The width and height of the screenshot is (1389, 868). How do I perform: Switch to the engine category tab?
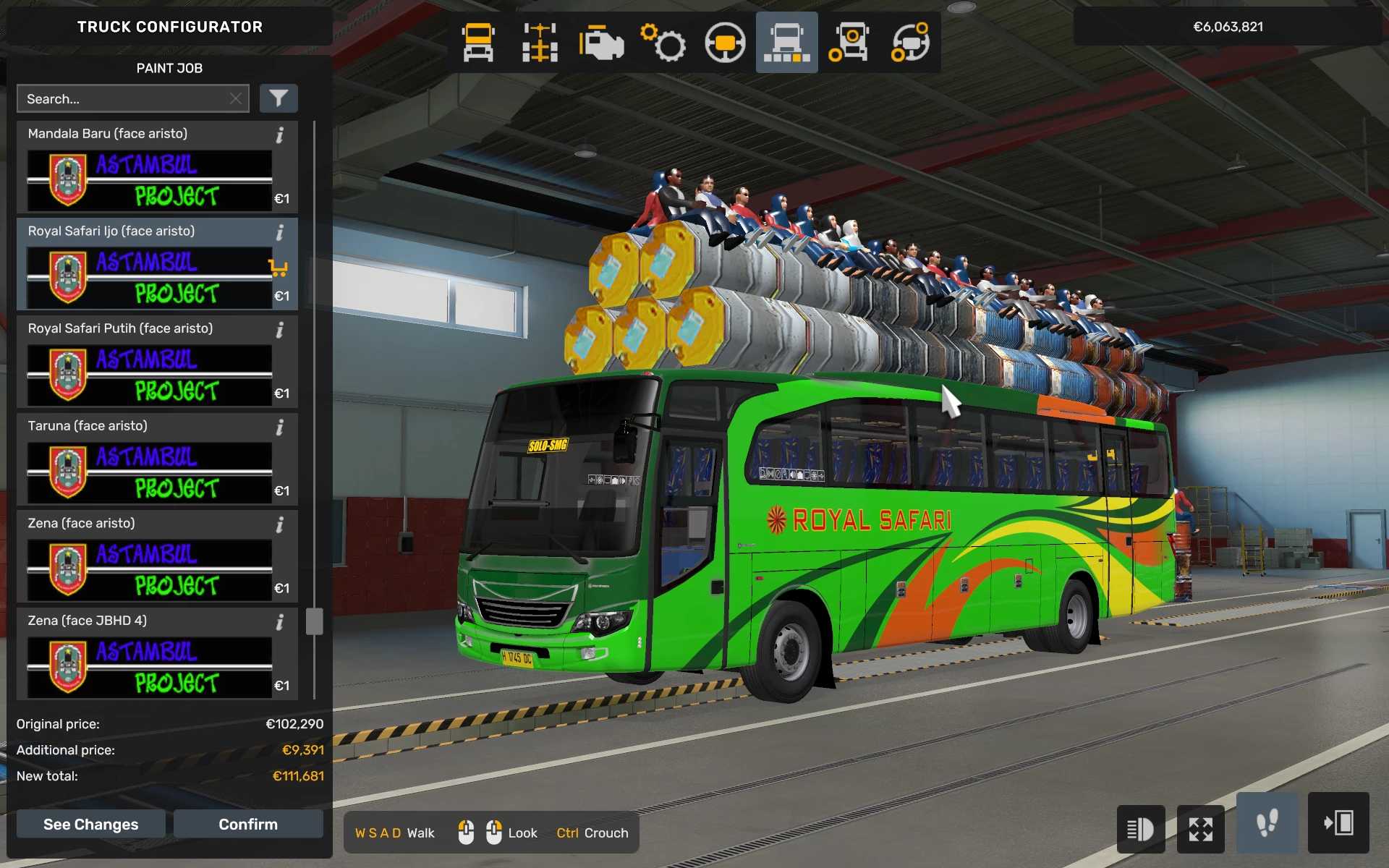[601, 43]
